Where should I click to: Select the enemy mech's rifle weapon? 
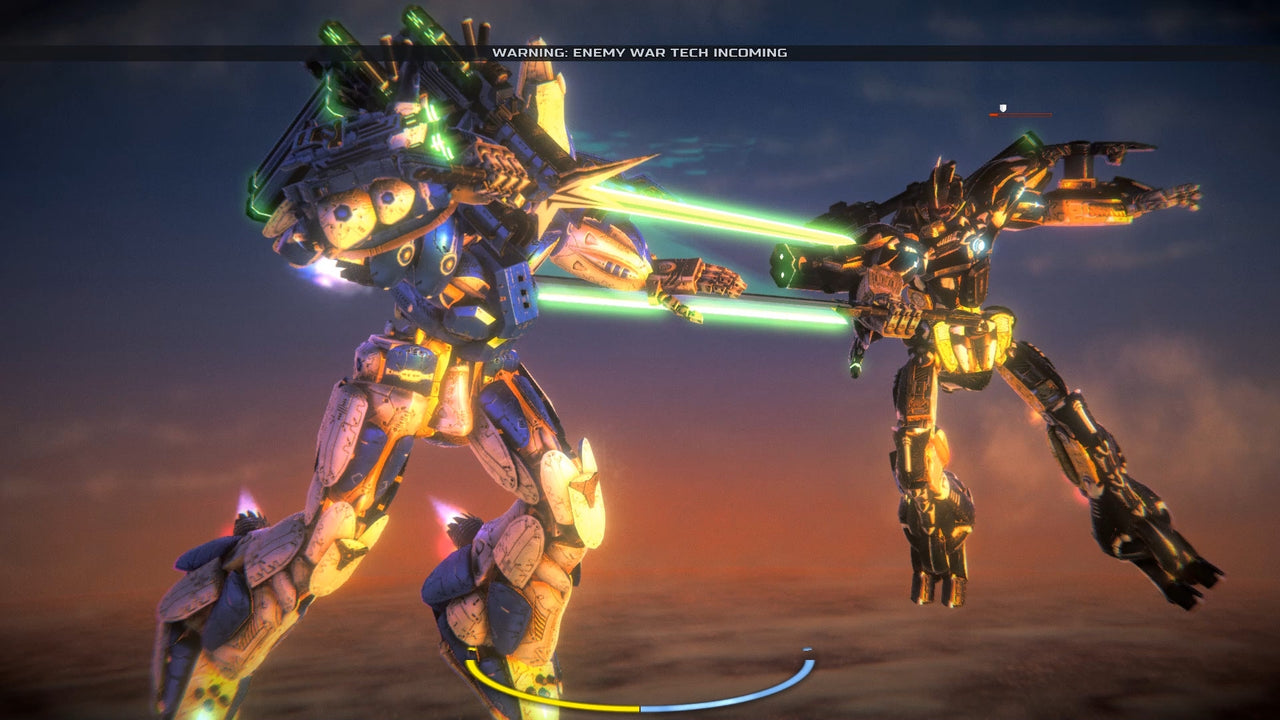(900, 320)
